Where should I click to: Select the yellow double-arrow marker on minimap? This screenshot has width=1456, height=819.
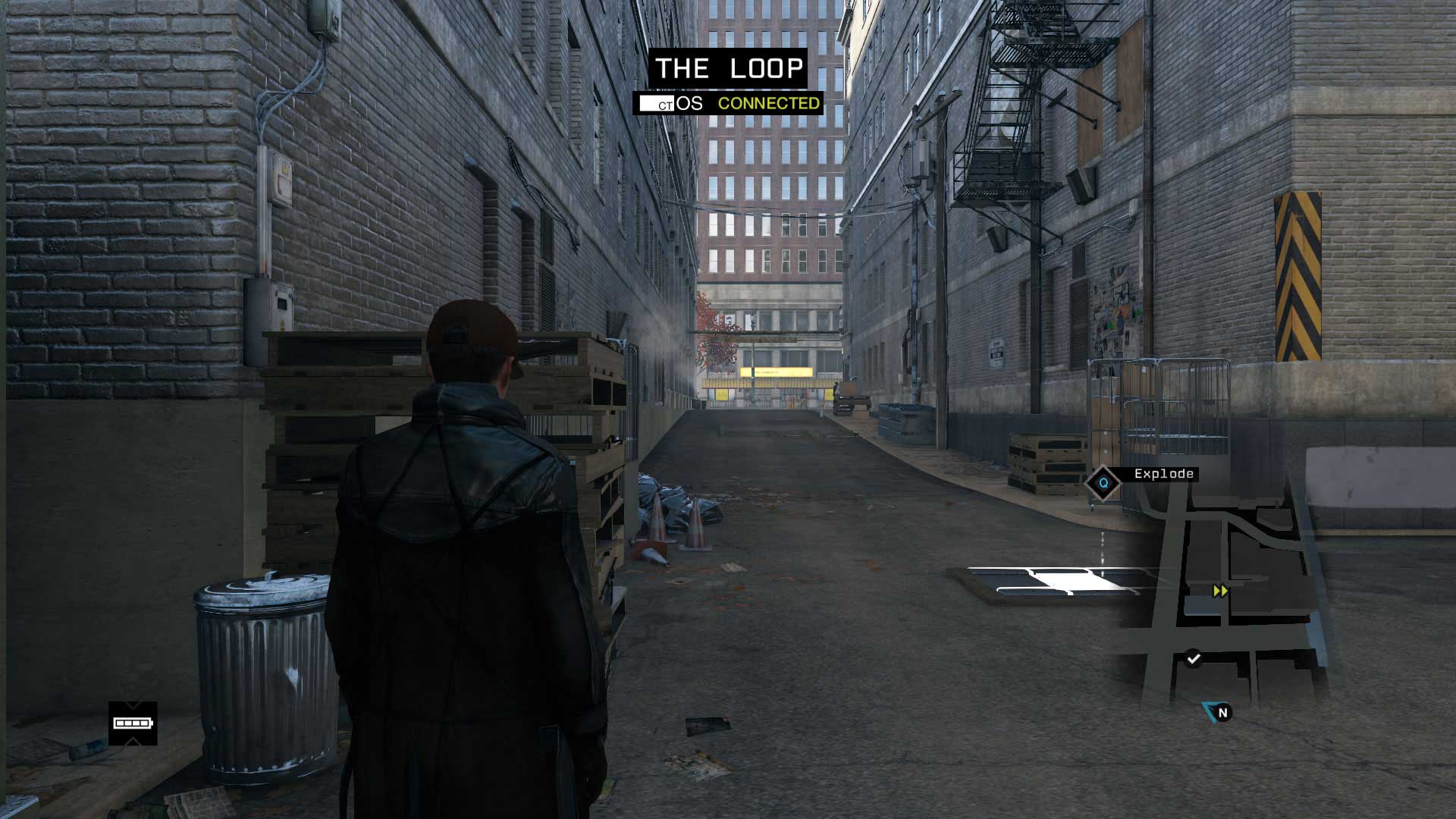click(1220, 591)
